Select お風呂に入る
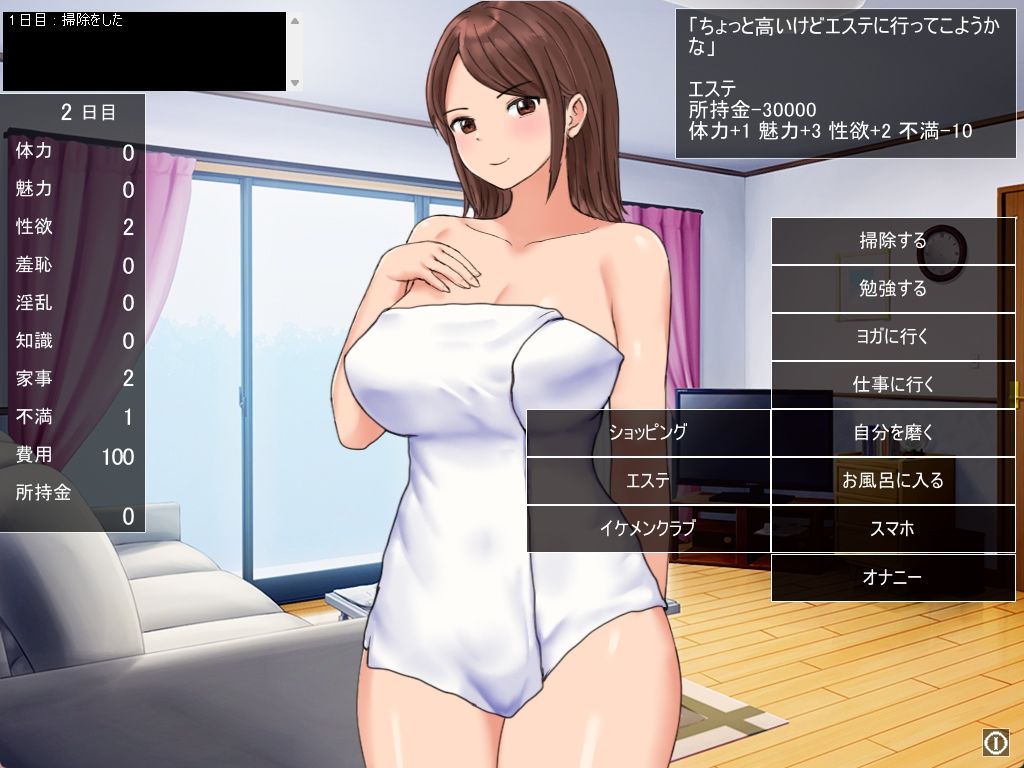 click(893, 481)
